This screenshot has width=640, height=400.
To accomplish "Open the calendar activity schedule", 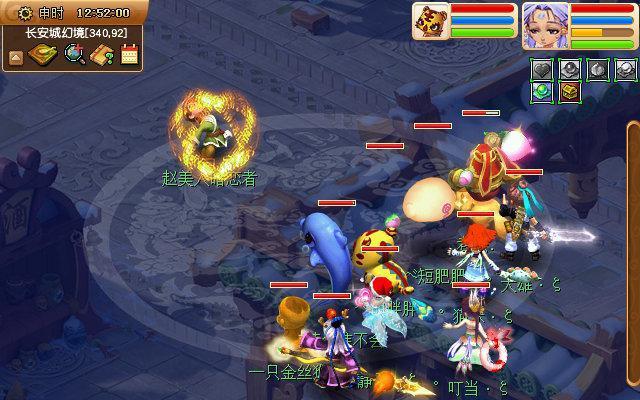I will point(129,55).
